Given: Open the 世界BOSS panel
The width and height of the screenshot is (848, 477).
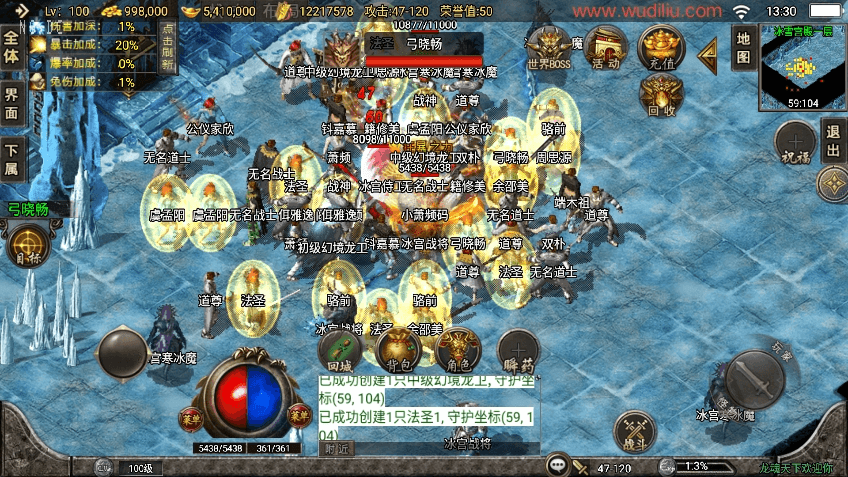Looking at the screenshot, I should [548, 48].
